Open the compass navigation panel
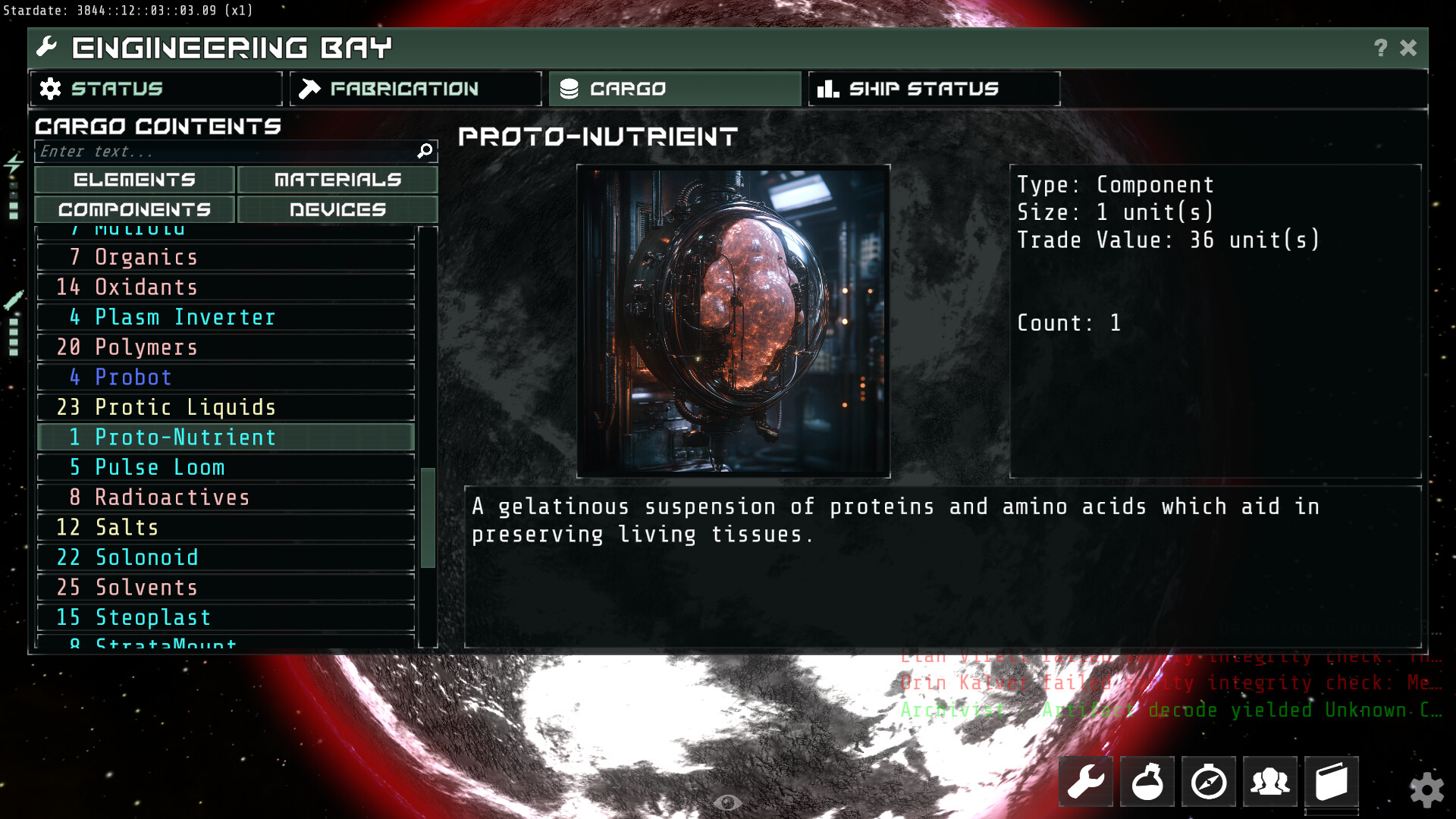This screenshot has width=1456, height=819. click(1209, 781)
